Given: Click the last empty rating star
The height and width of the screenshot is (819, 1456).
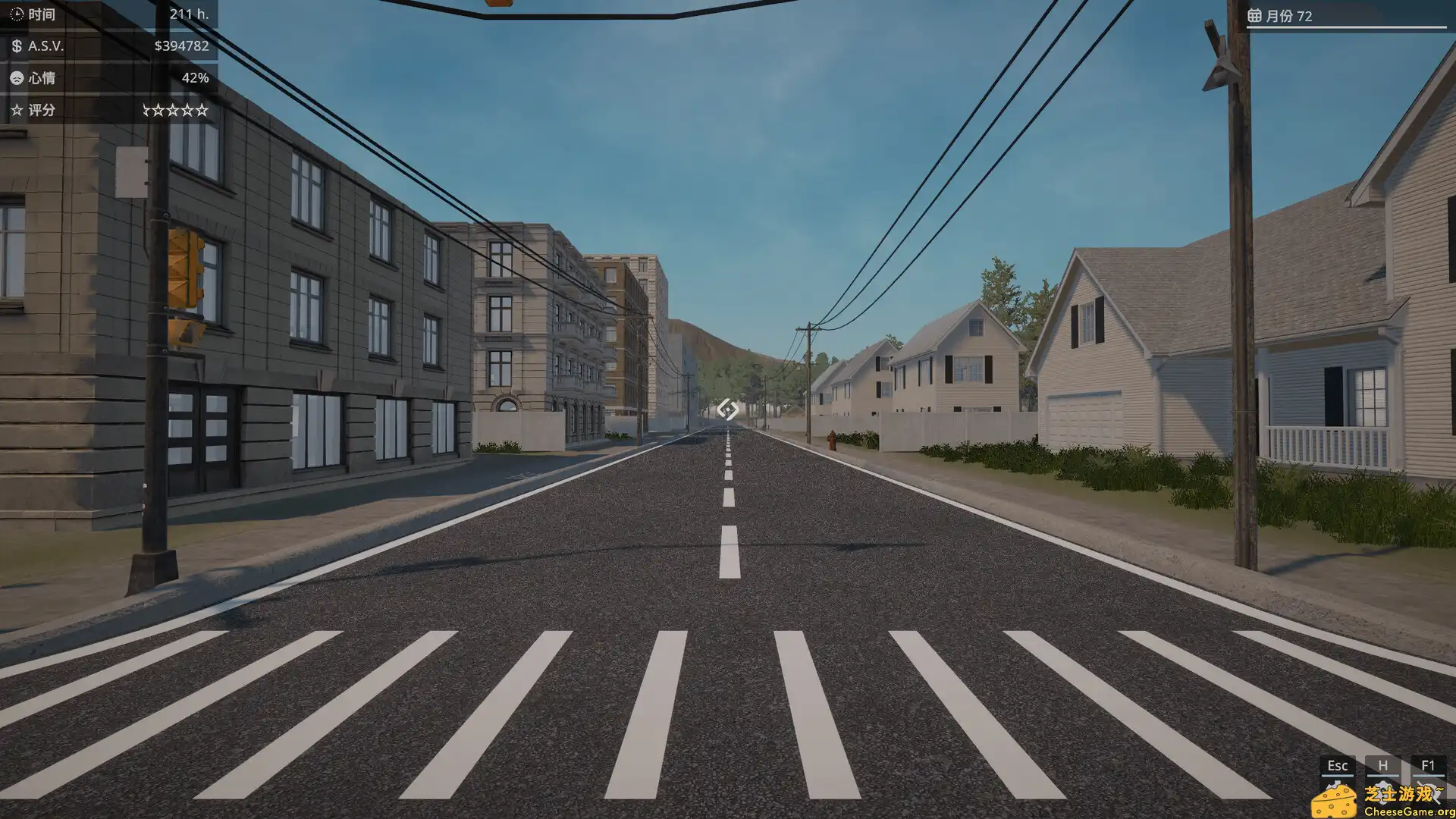Looking at the screenshot, I should coord(202,110).
